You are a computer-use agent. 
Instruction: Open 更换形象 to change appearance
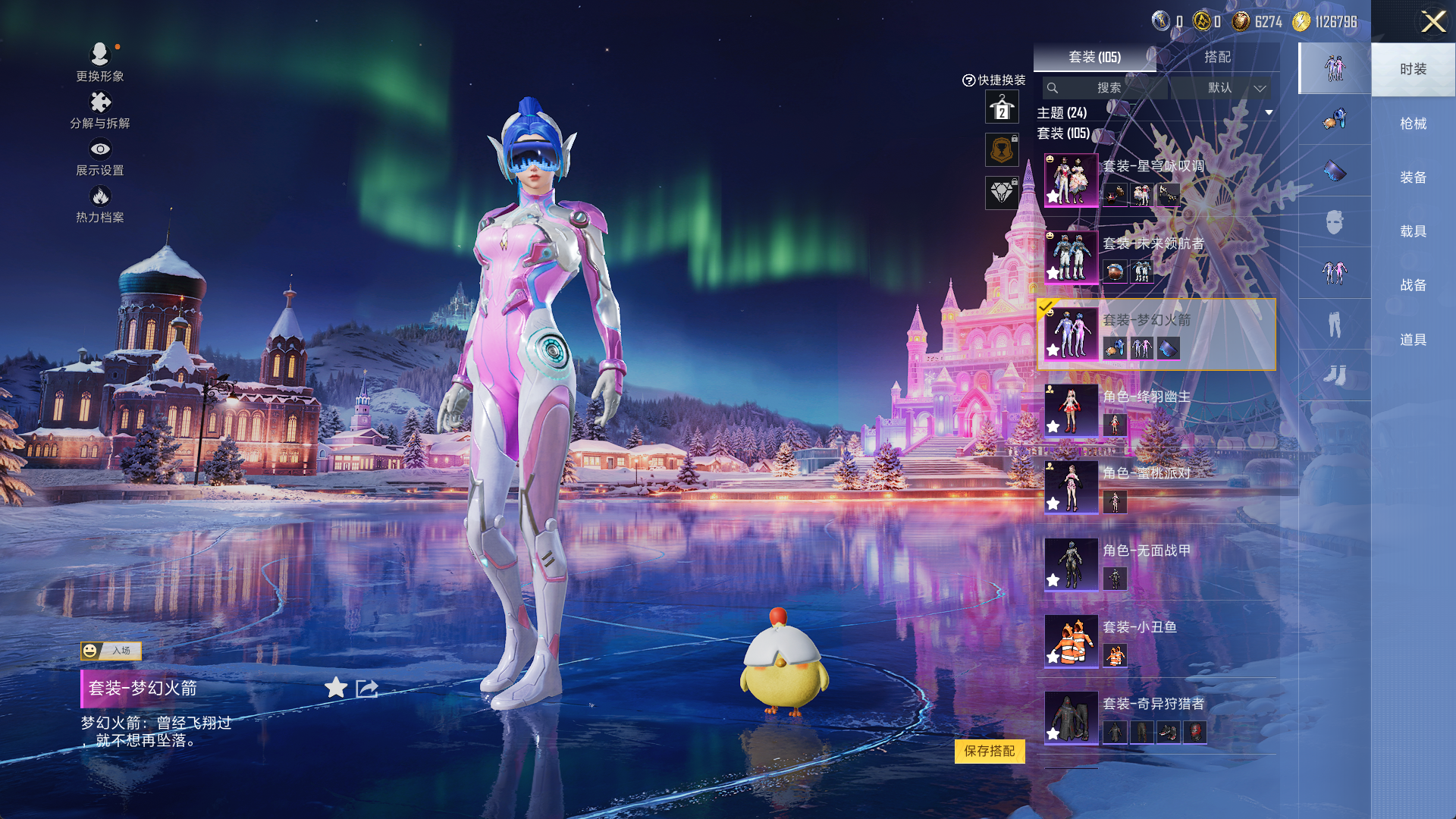(x=99, y=61)
